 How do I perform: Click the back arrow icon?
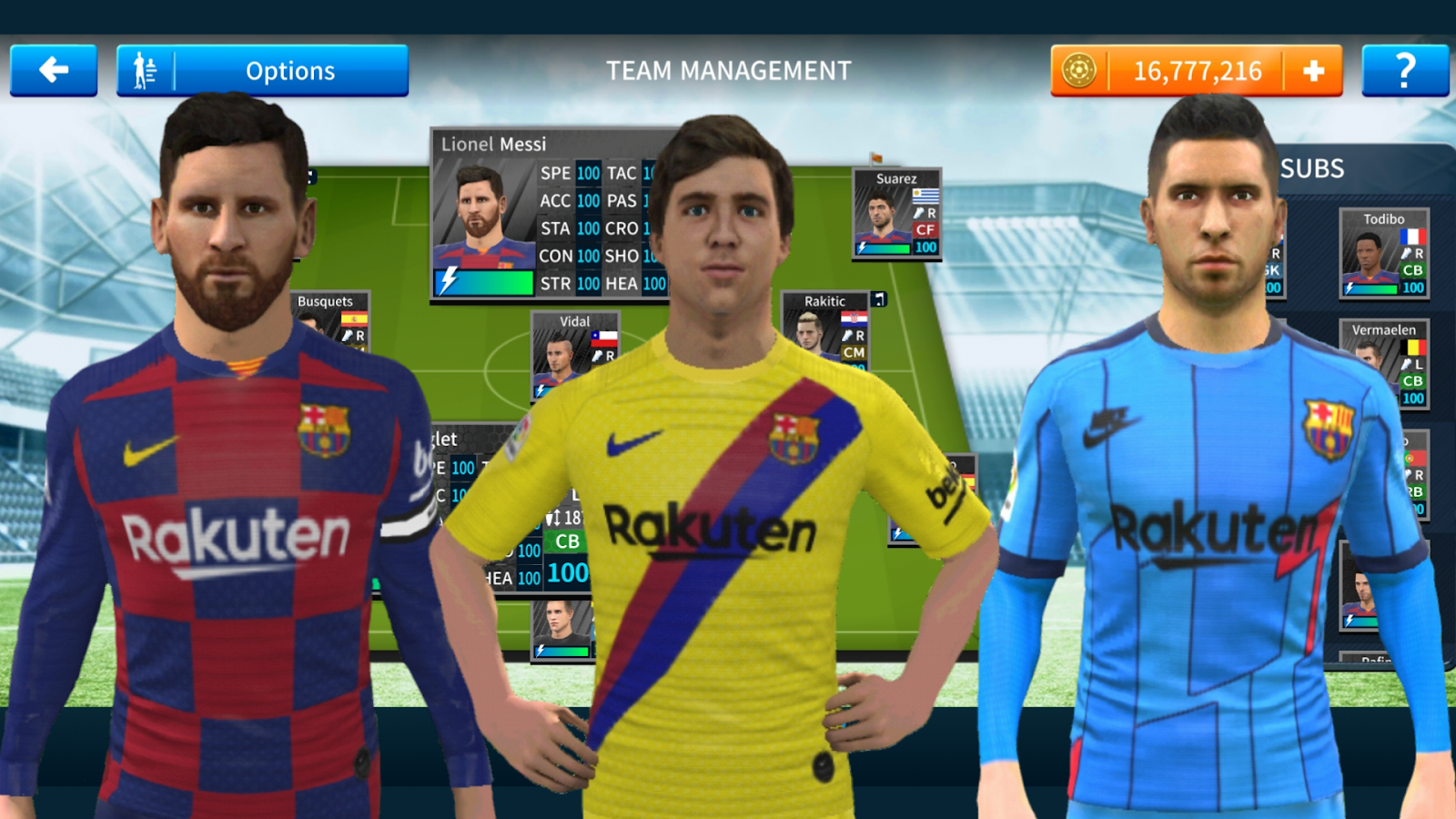[53, 70]
